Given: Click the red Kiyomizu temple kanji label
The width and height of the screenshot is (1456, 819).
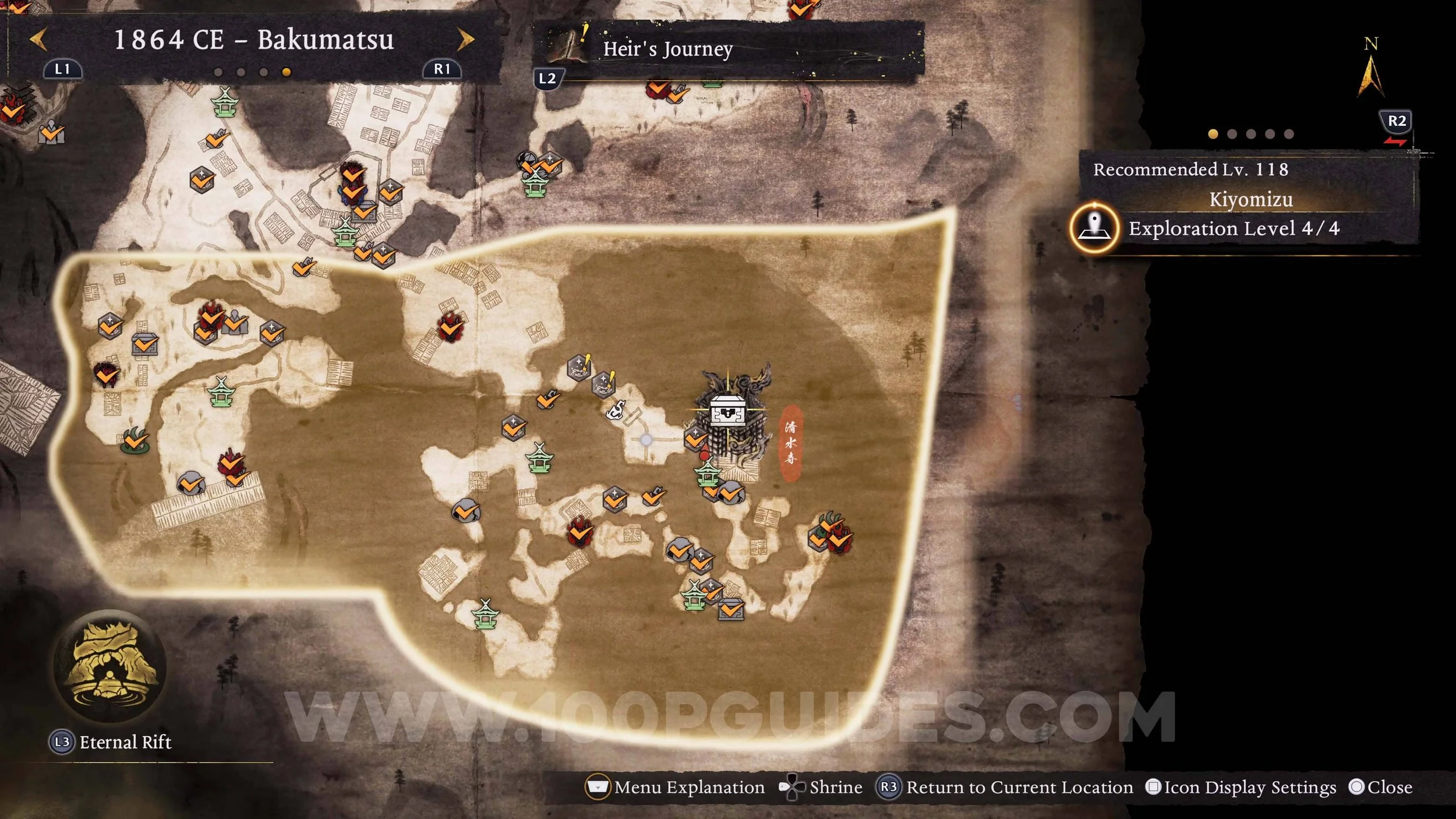Looking at the screenshot, I should tap(790, 443).
